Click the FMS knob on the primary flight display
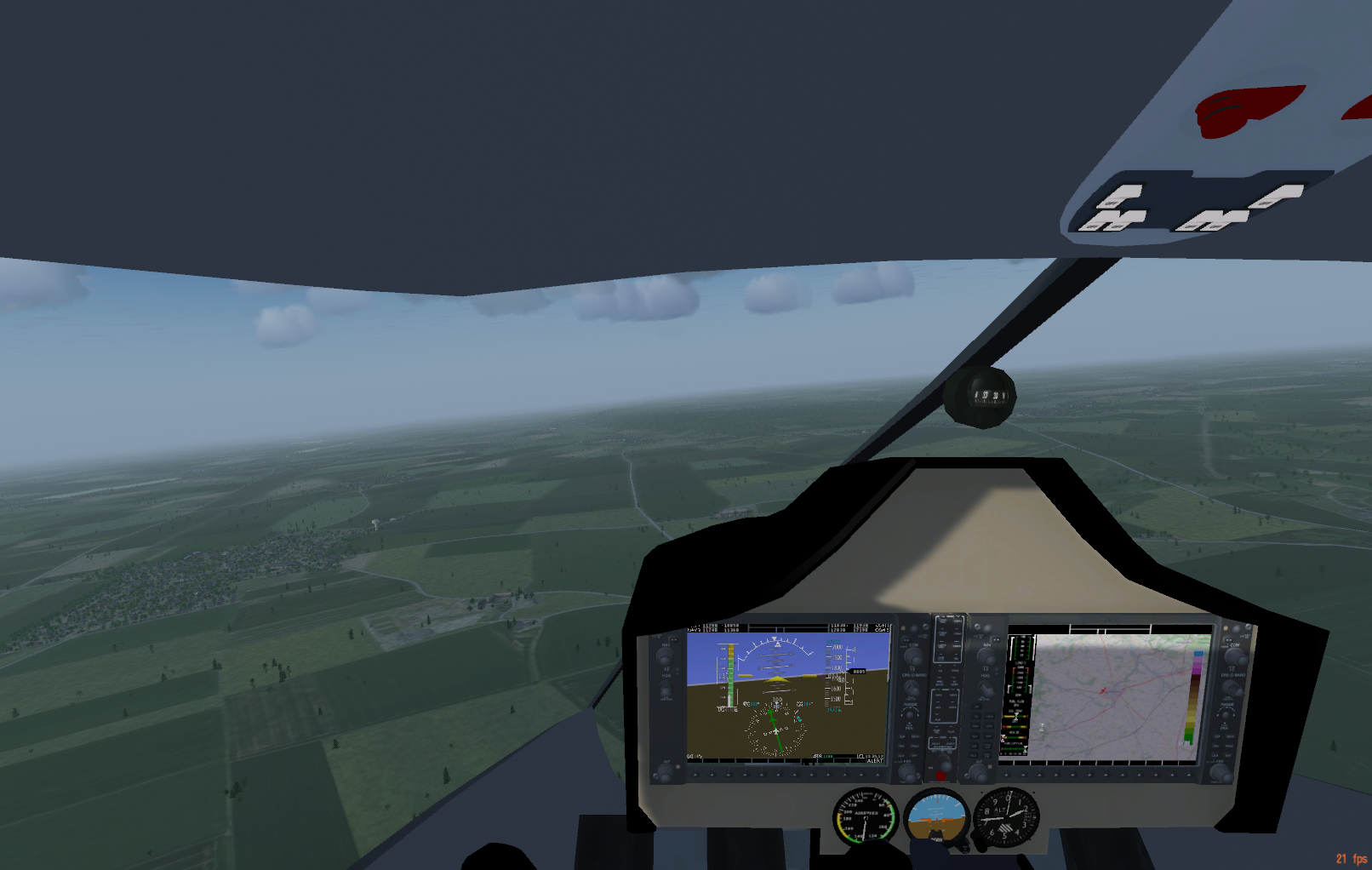1372x870 pixels. coord(908,772)
